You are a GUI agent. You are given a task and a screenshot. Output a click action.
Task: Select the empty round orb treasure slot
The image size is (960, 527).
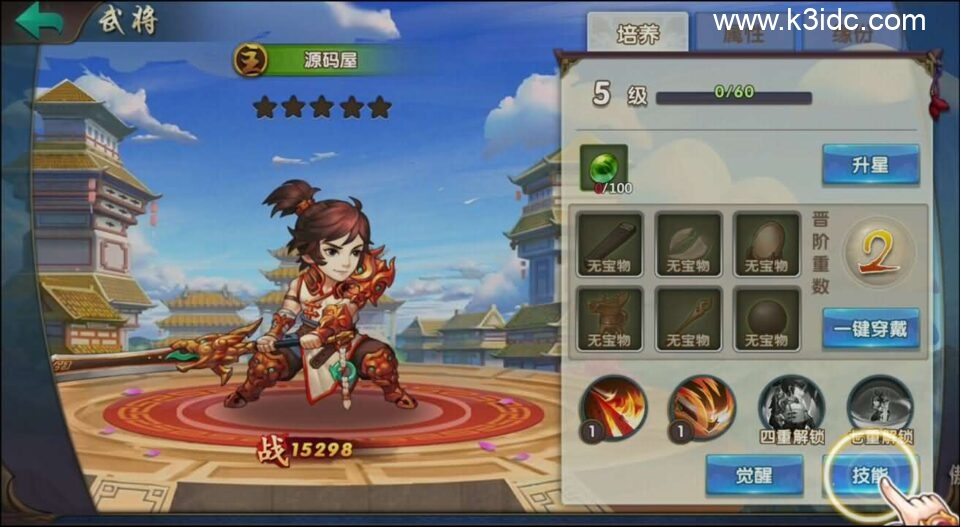click(x=766, y=319)
